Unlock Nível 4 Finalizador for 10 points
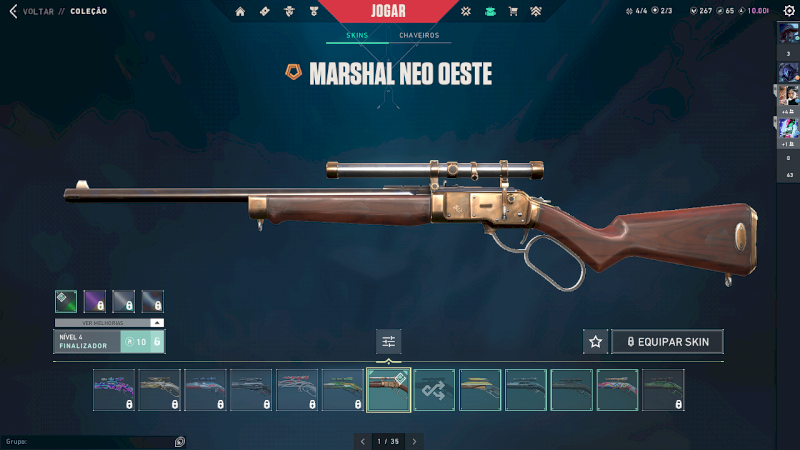Viewport: 800px width, 450px height. pyautogui.click(x=141, y=342)
